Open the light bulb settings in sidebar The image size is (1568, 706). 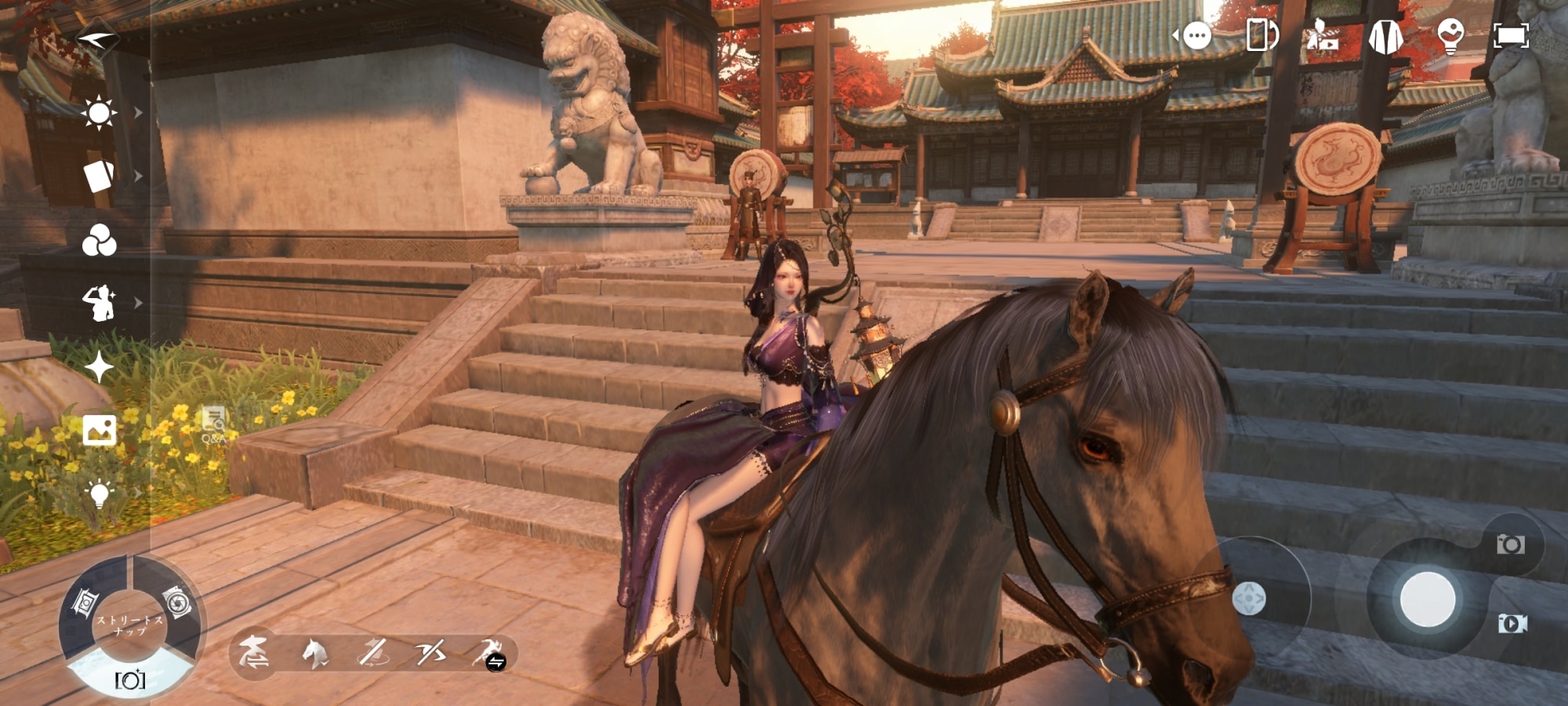(100, 493)
